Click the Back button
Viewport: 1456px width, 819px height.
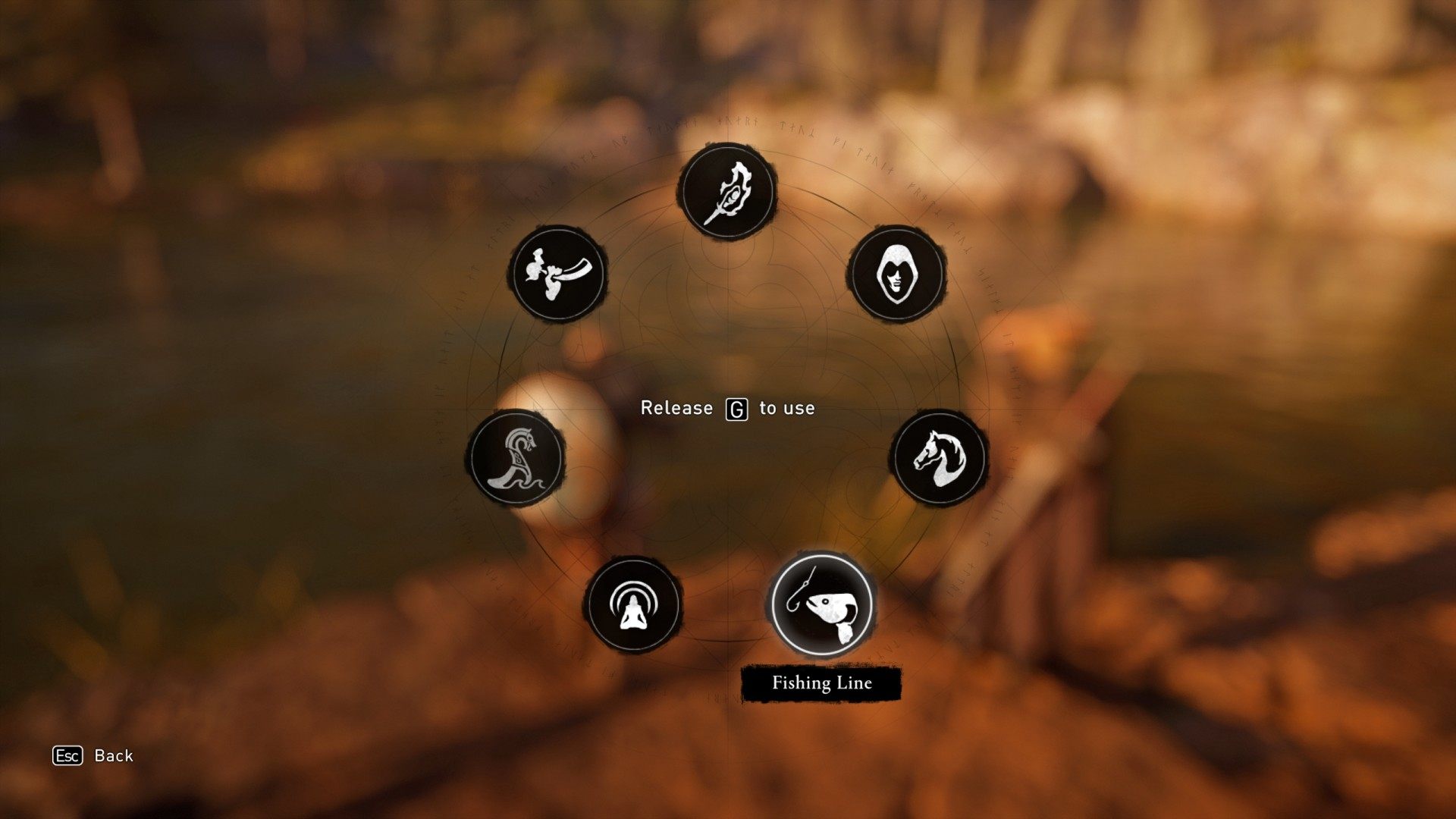pyautogui.click(x=93, y=755)
